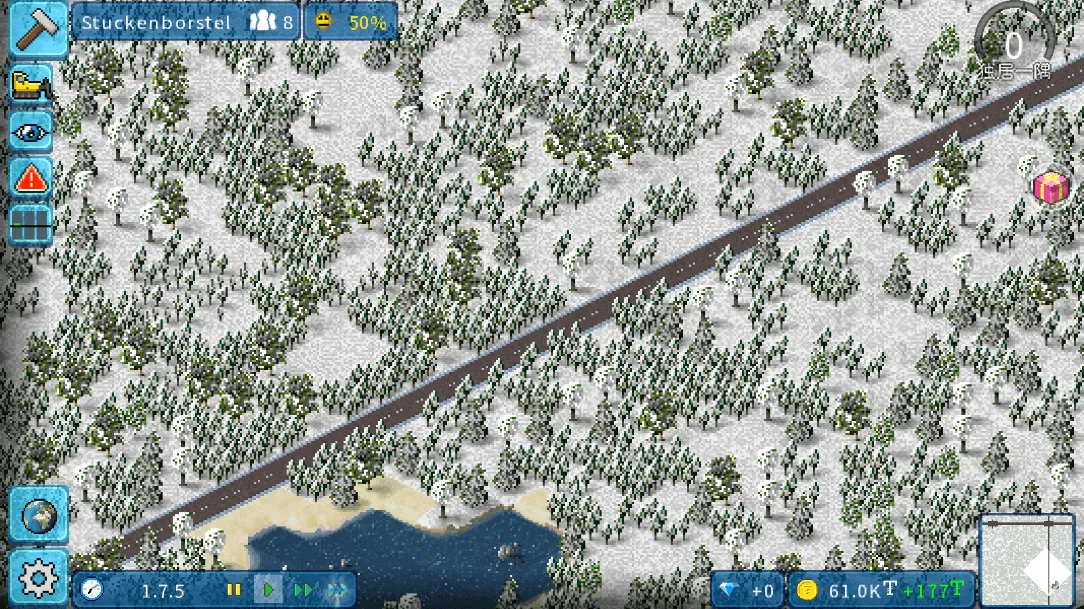Activate the fastest triple-arrow speed
Screen dimensions: 1084x609
point(337,590)
